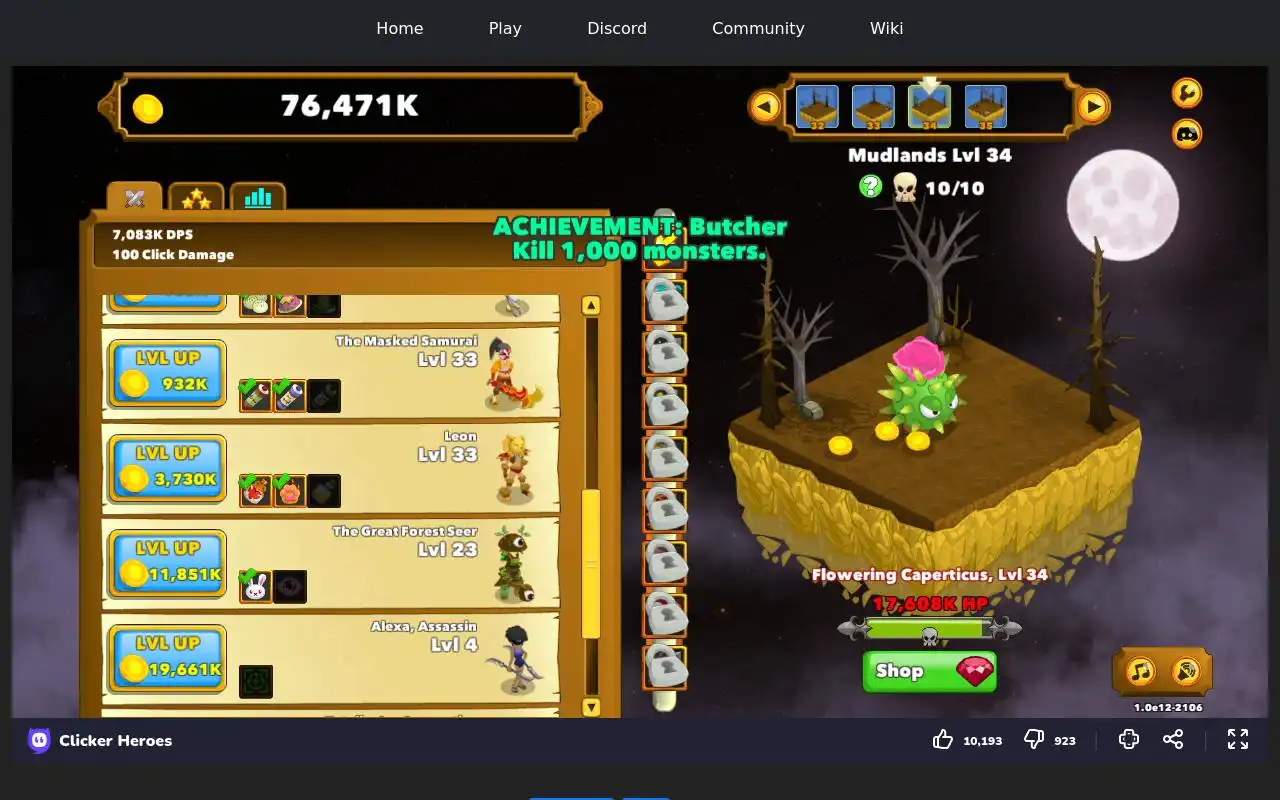Viewport: 1280px width, 800px height.
Task: Level up Leon for 3,730K
Action: [x=167, y=468]
